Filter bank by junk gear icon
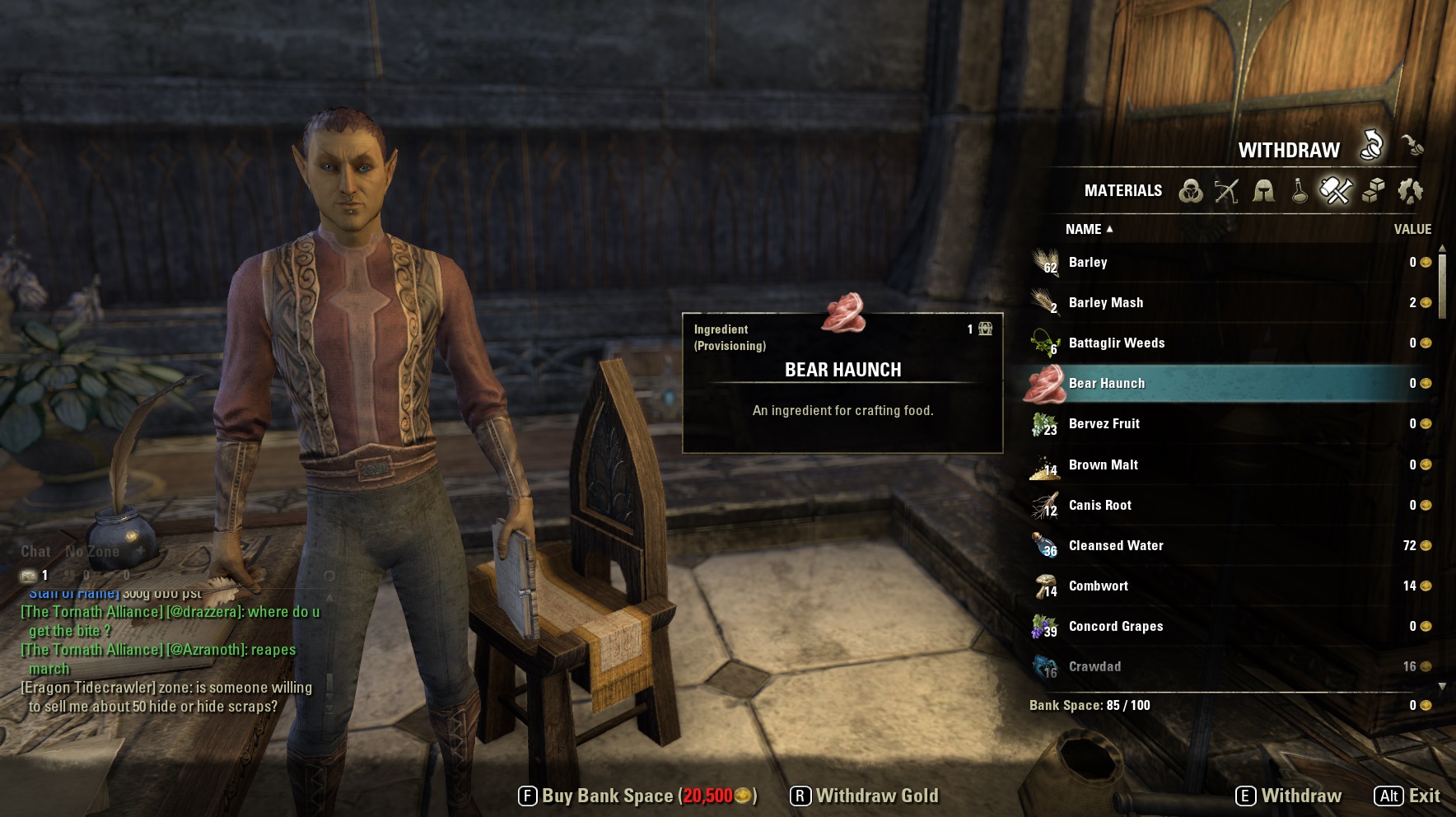Image resolution: width=1456 pixels, height=817 pixels. [x=1410, y=191]
